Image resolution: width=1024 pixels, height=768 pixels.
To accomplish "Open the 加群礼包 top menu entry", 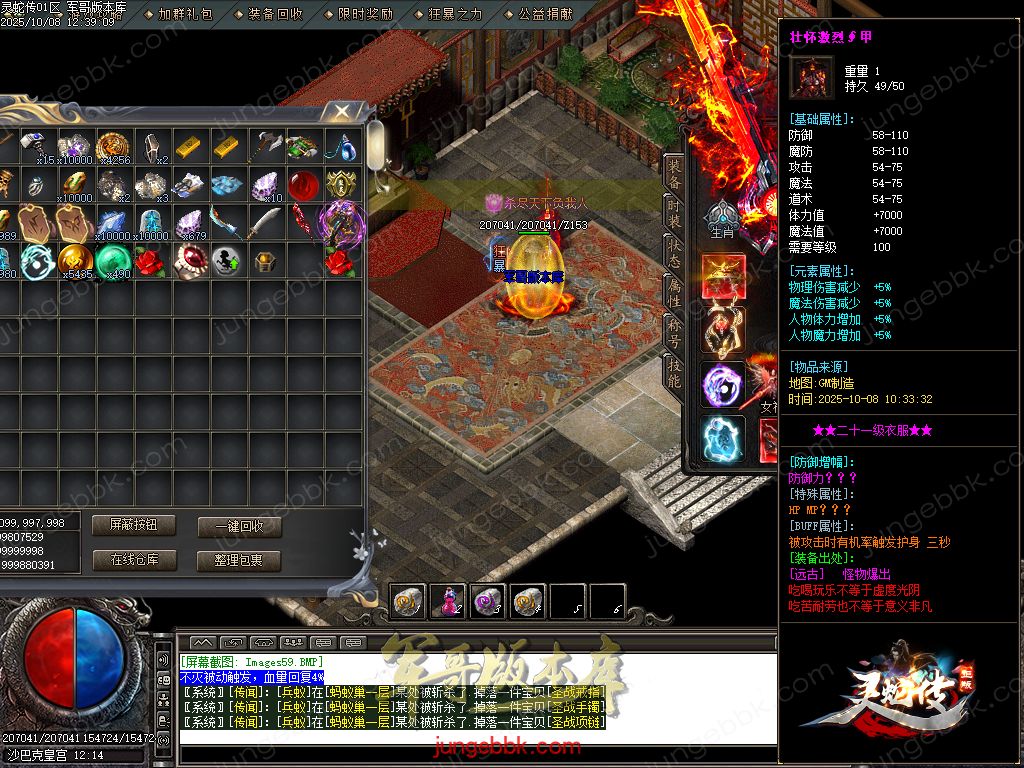I will (x=185, y=14).
